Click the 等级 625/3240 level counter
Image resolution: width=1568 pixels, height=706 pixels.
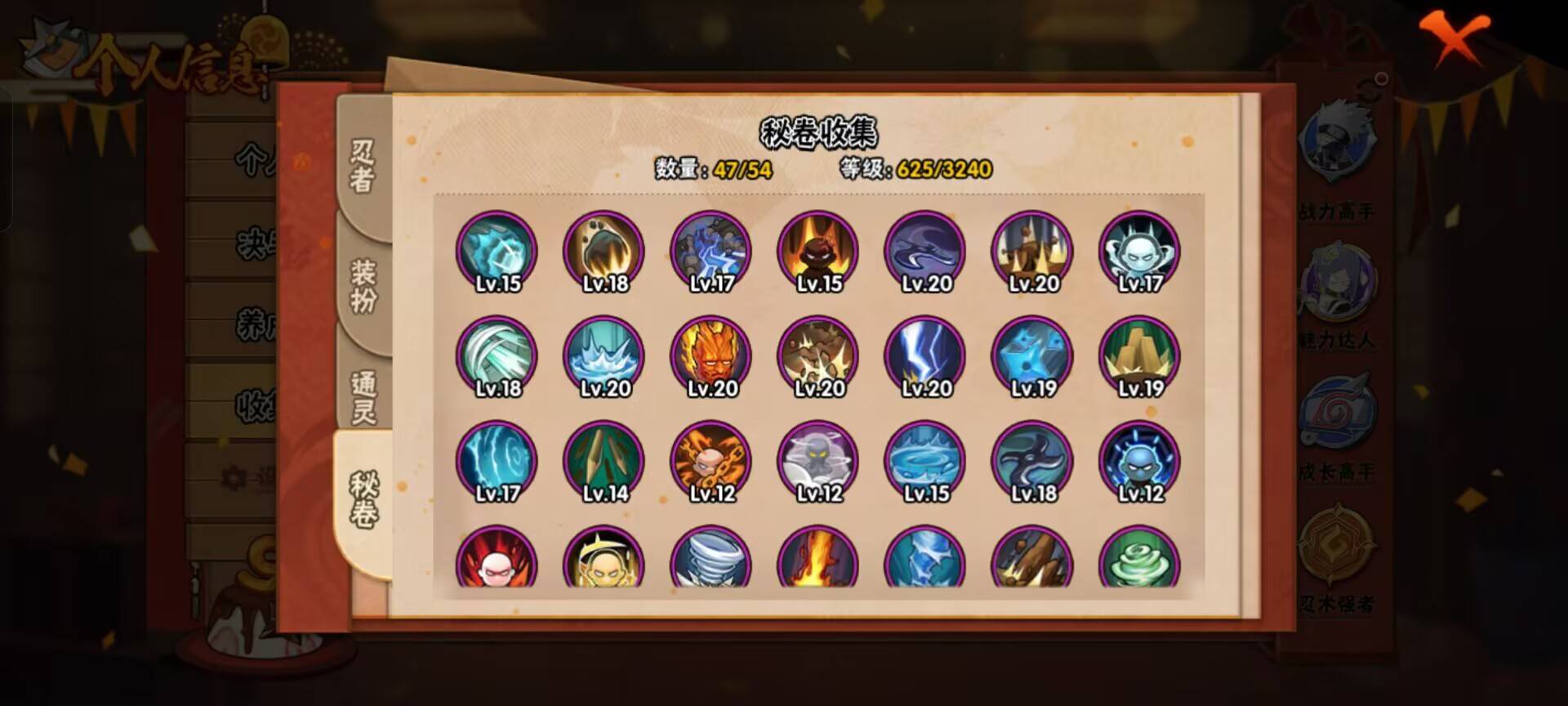point(915,170)
